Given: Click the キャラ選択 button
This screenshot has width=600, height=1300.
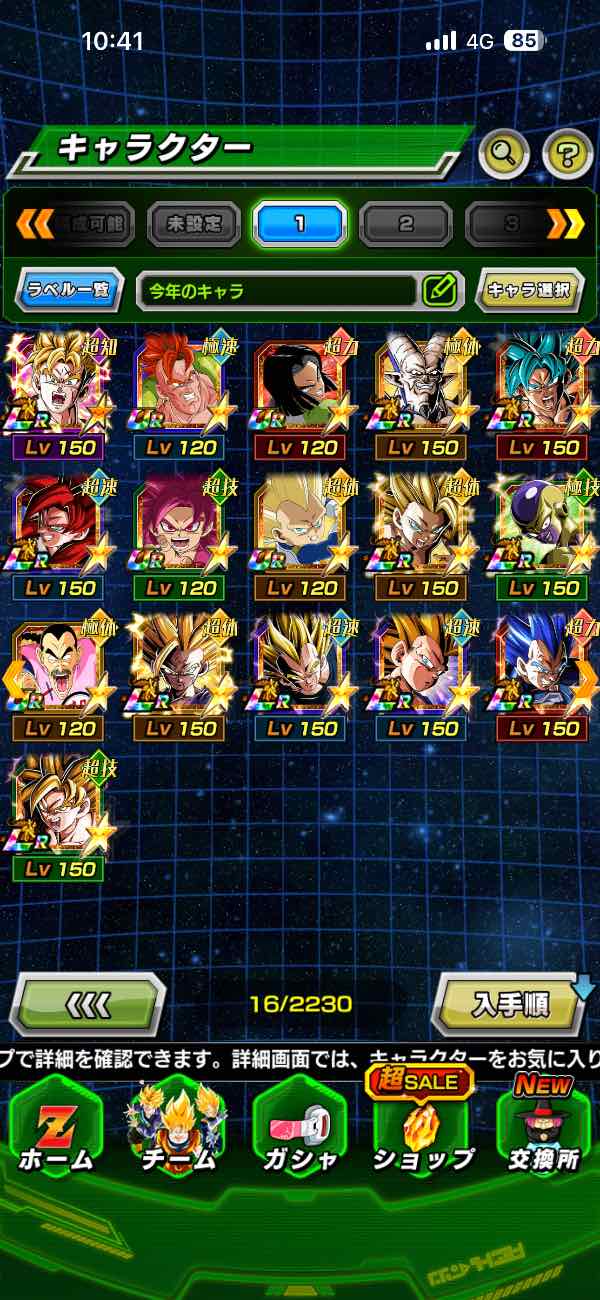Looking at the screenshot, I should (x=529, y=291).
